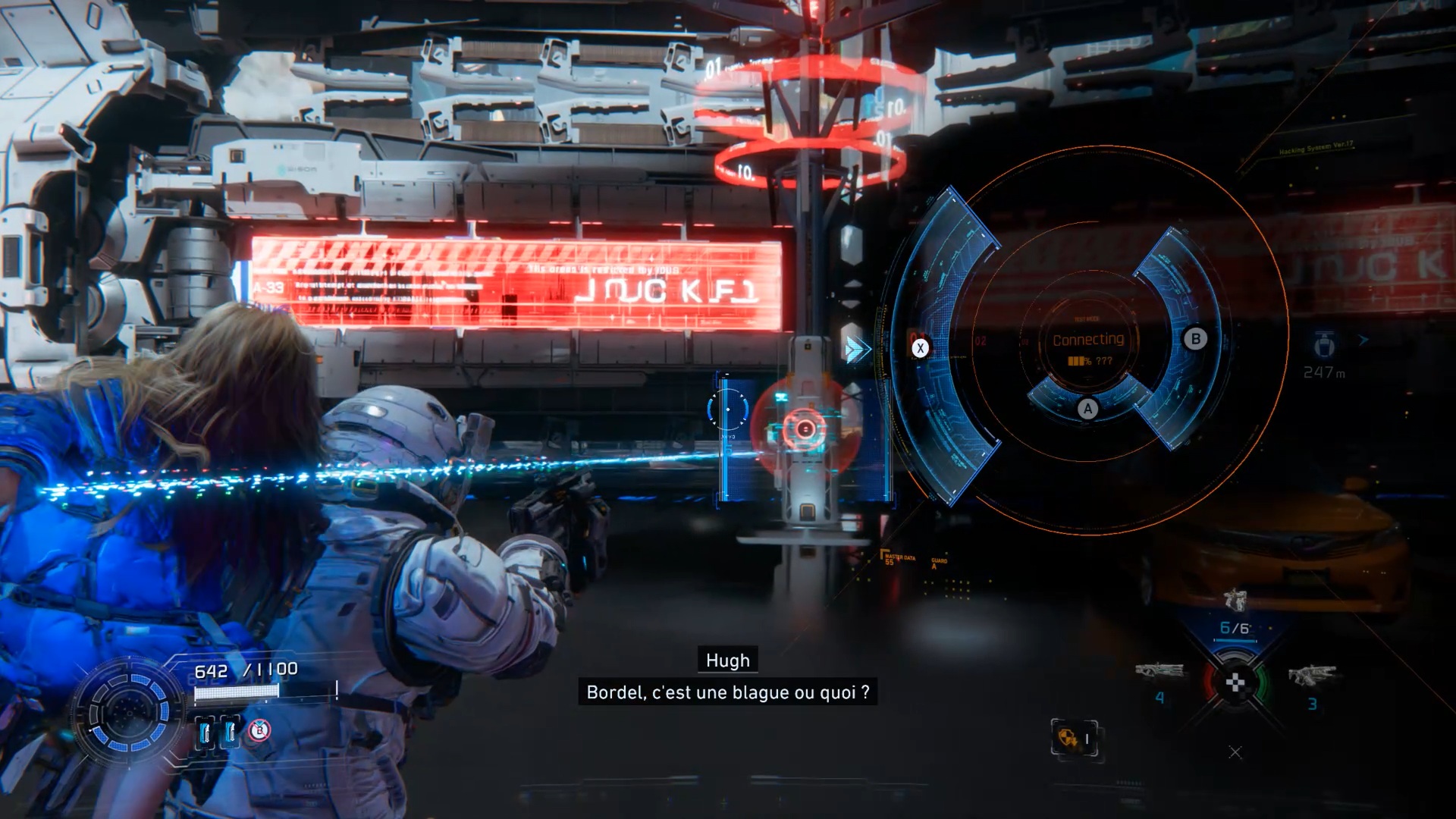
Task: Equip the right weapon with 3 ammo
Action: tap(1311, 674)
